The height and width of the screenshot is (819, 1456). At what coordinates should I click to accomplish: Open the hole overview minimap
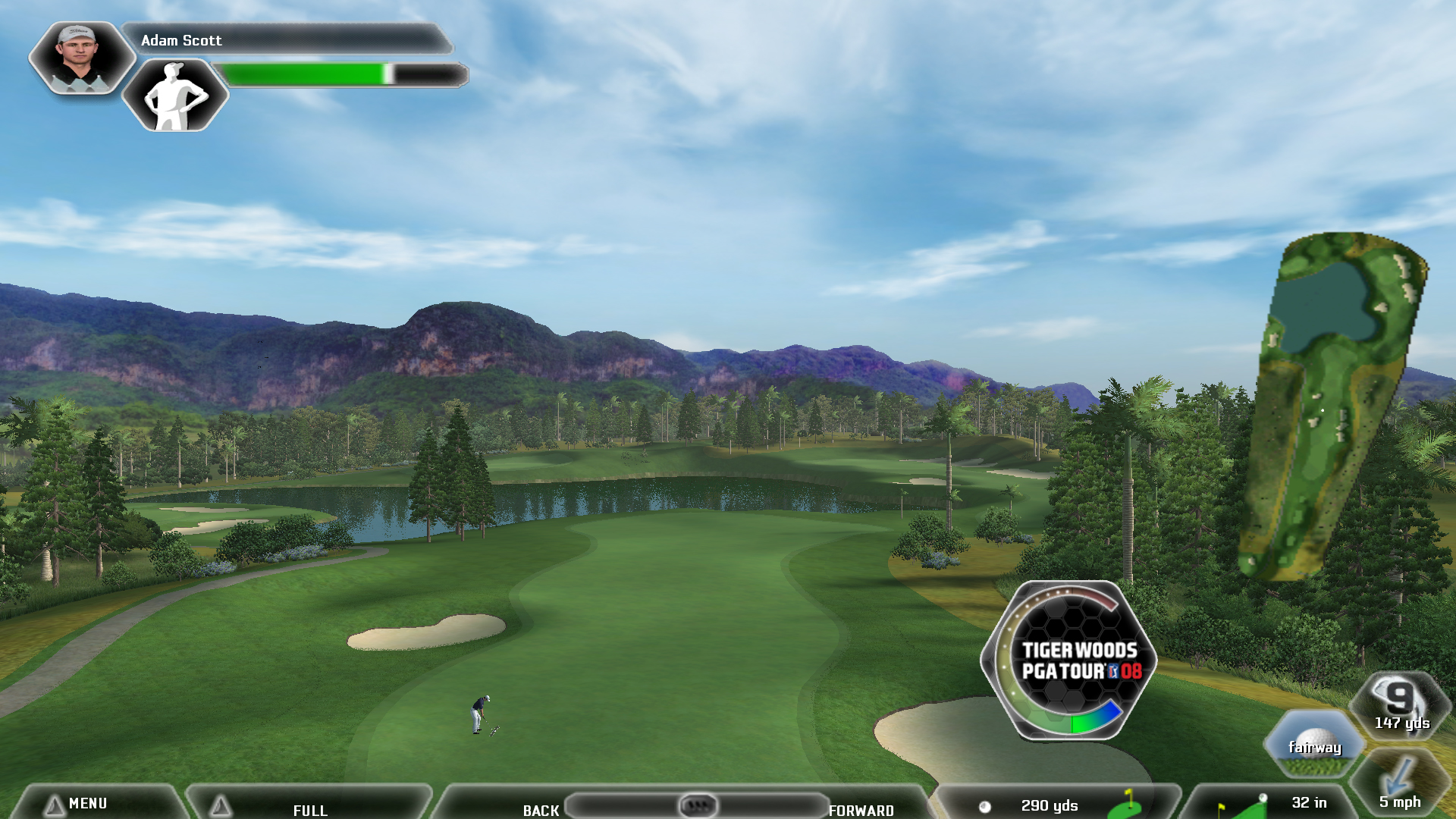click(1333, 406)
